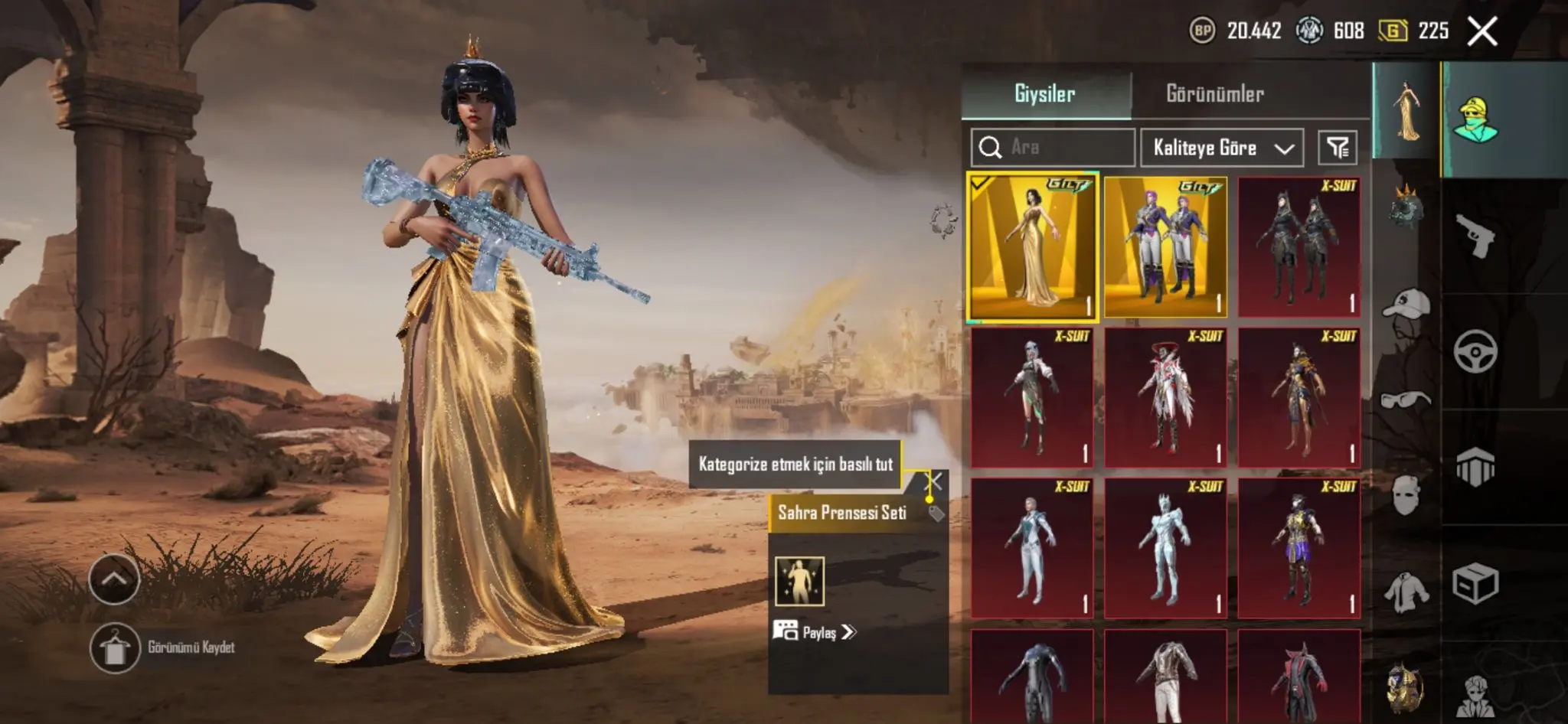Viewport: 1568px width, 724px height.
Task: Select the baseball cap headwear category
Action: tap(1406, 304)
